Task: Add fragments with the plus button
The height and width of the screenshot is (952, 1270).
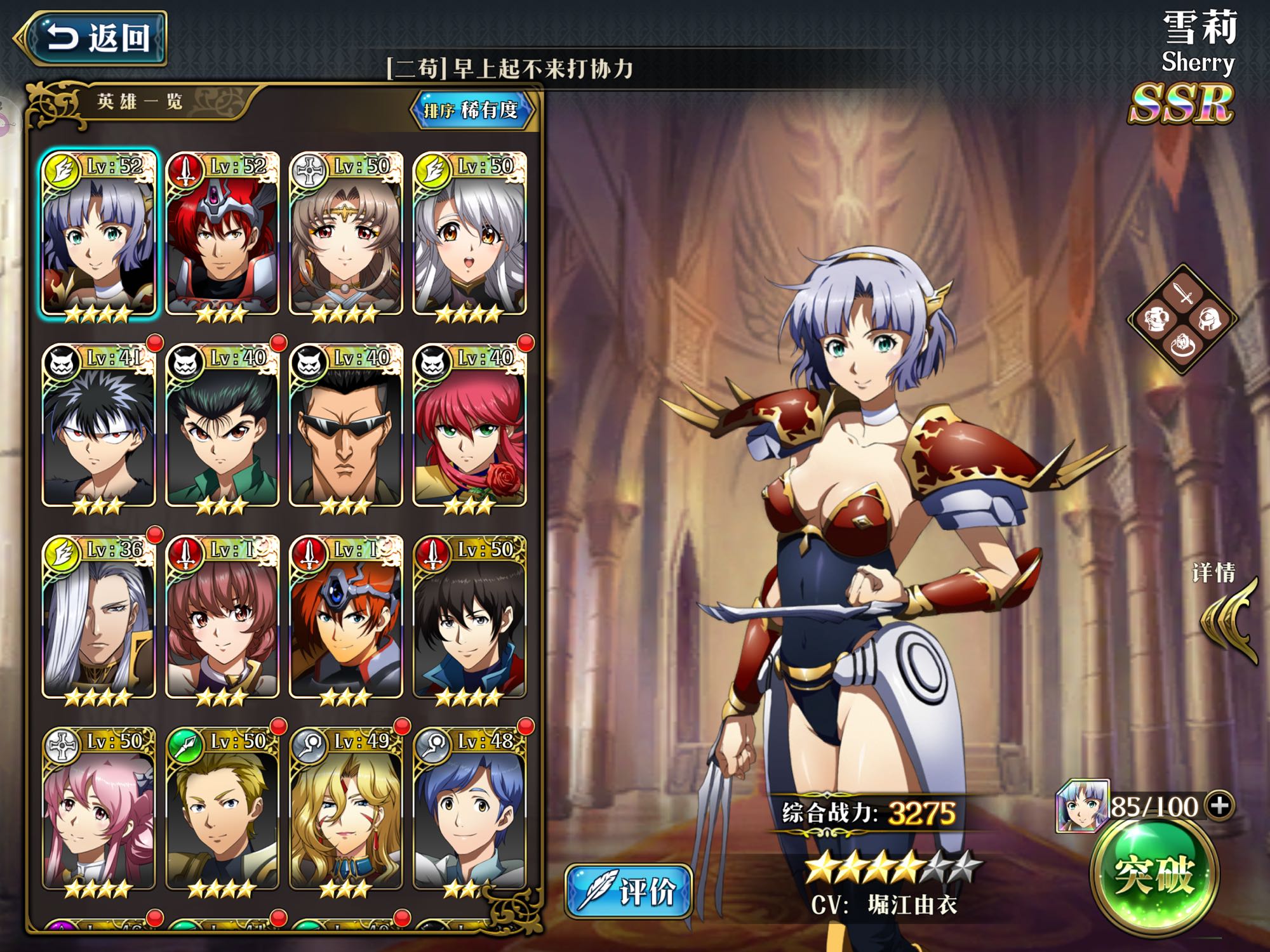Action: 1220,805
